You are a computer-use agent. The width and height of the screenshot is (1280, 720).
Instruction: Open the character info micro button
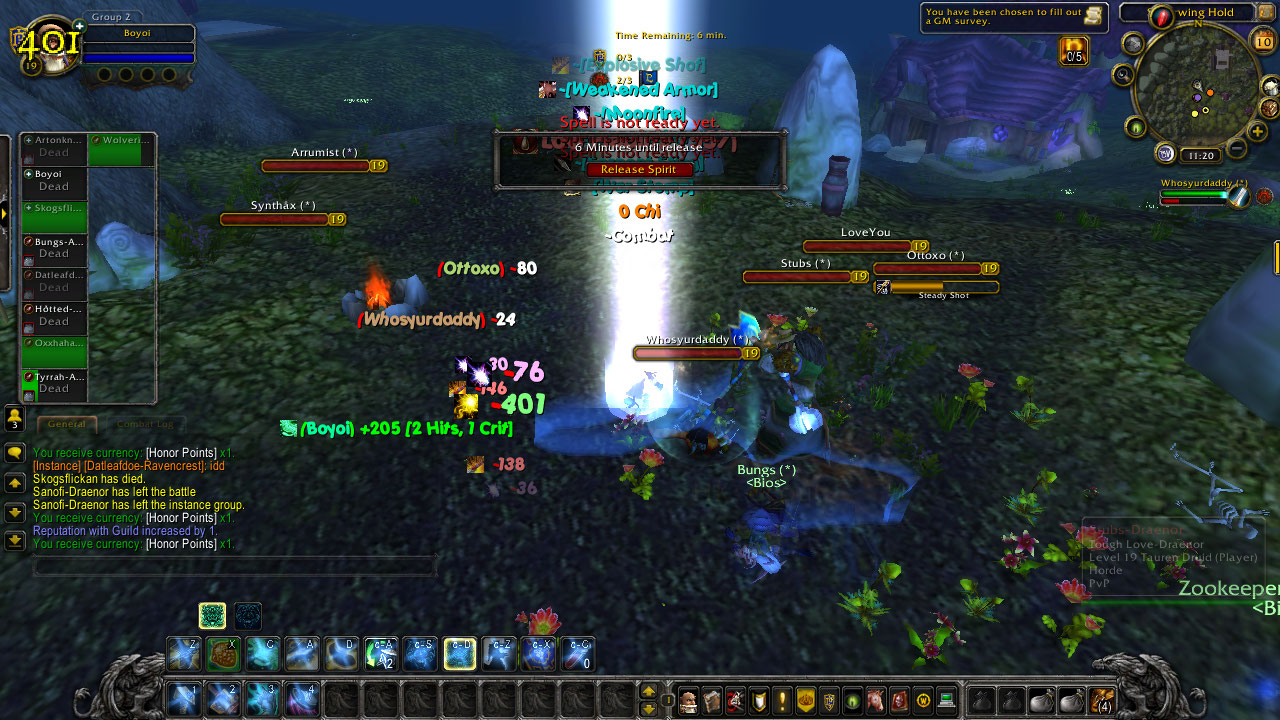pos(688,701)
